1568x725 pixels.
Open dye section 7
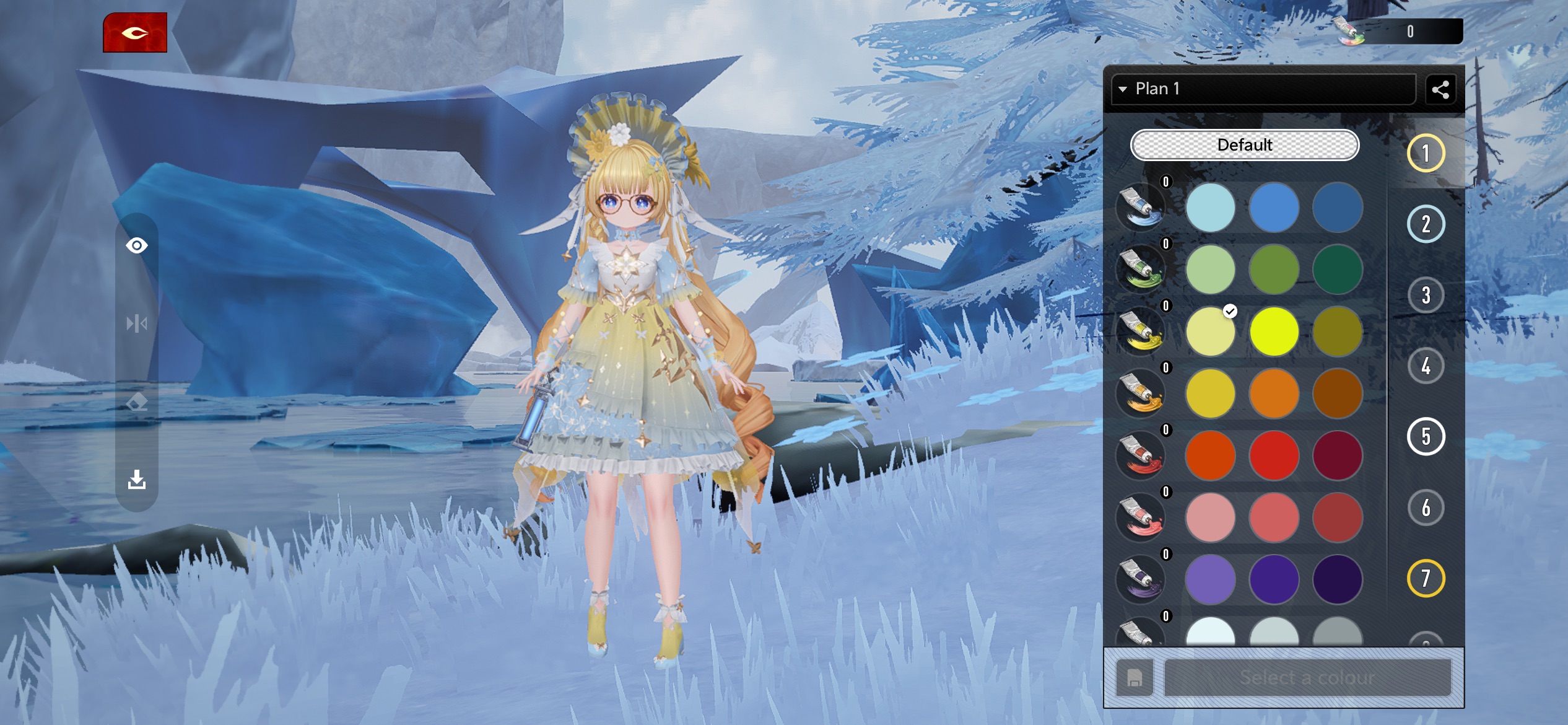pyautogui.click(x=1426, y=578)
